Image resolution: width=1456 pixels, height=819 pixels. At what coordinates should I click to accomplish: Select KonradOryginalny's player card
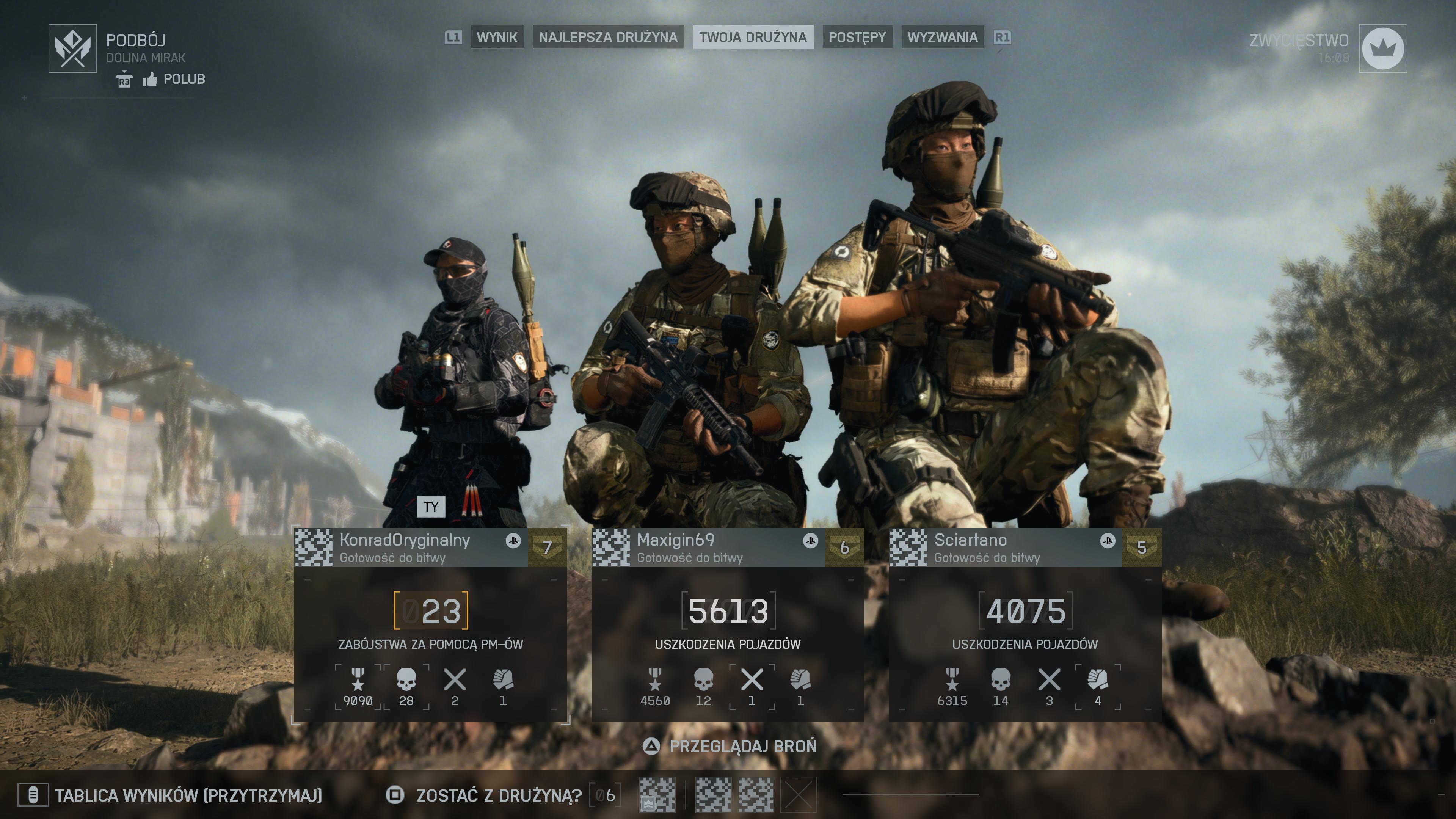(405, 547)
